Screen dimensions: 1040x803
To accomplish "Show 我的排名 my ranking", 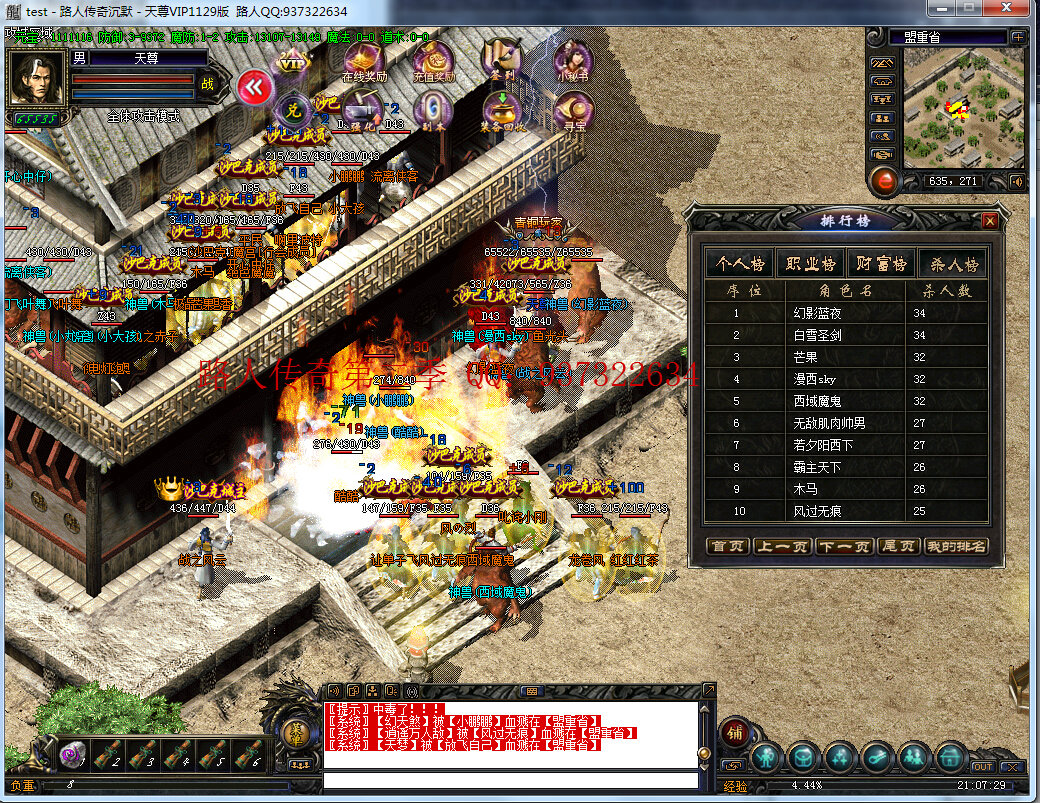I will click(x=955, y=546).
